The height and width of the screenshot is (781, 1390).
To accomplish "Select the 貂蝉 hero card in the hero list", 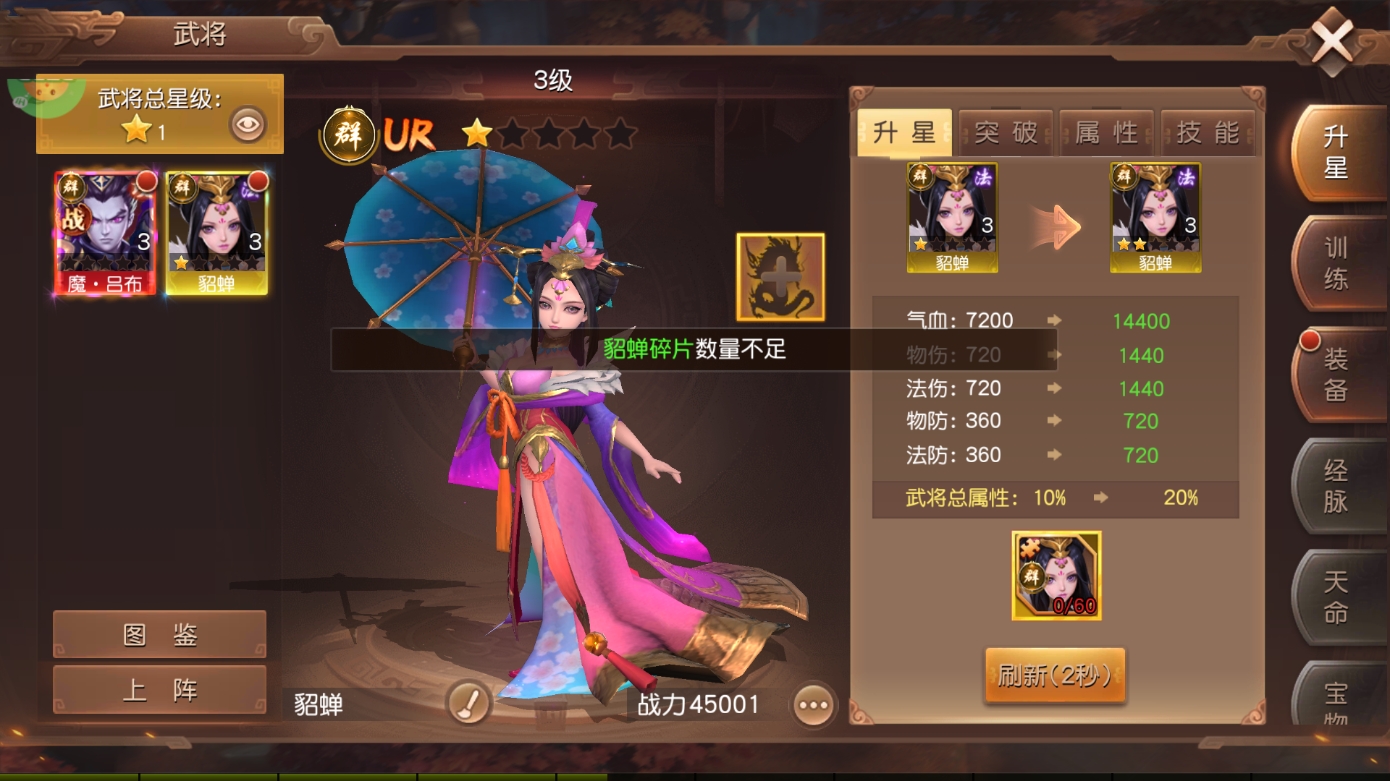I will (x=216, y=233).
